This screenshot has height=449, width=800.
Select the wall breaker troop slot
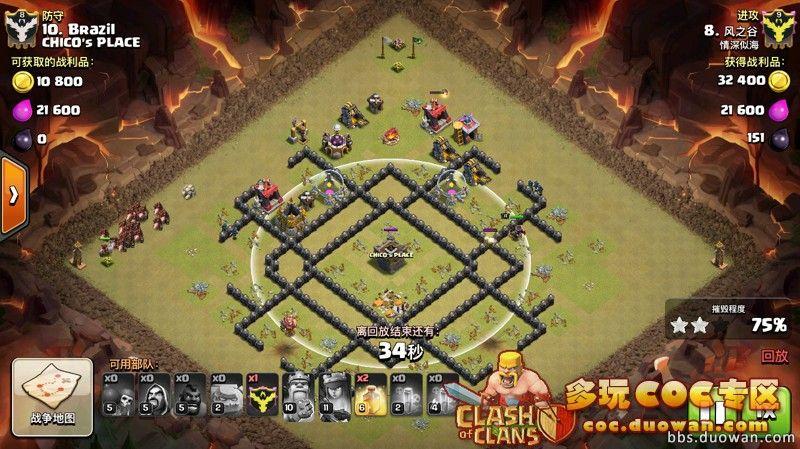[119, 394]
